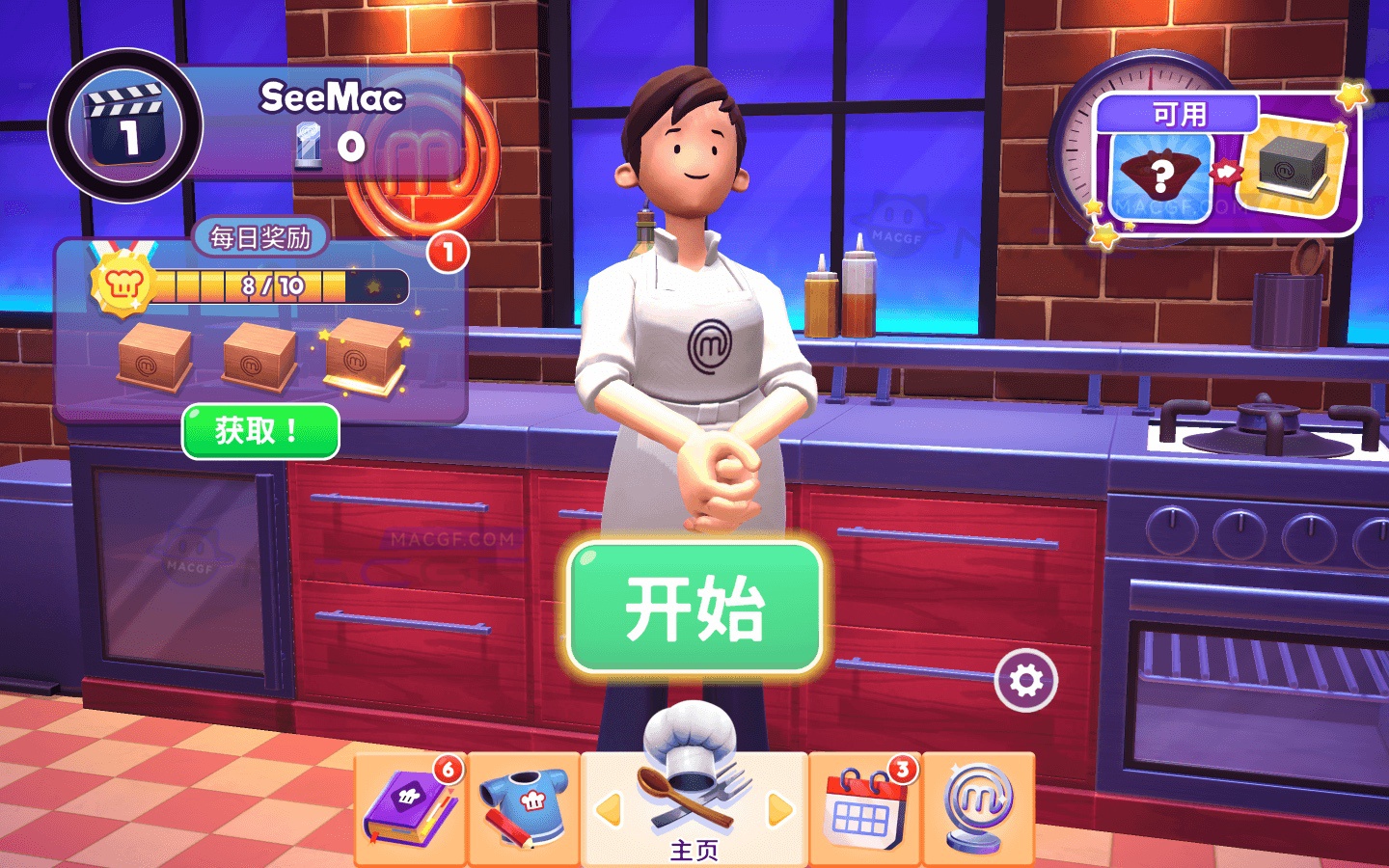Click the red notification badge showing 1
This screenshot has width=1389, height=868.
coord(447,250)
